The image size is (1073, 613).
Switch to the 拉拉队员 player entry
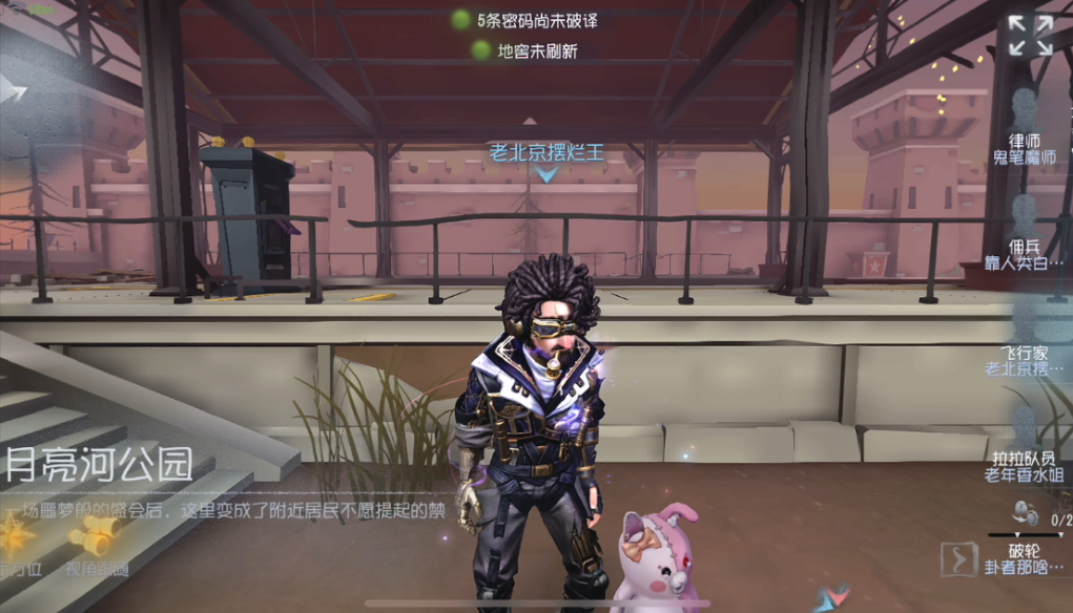click(1024, 462)
